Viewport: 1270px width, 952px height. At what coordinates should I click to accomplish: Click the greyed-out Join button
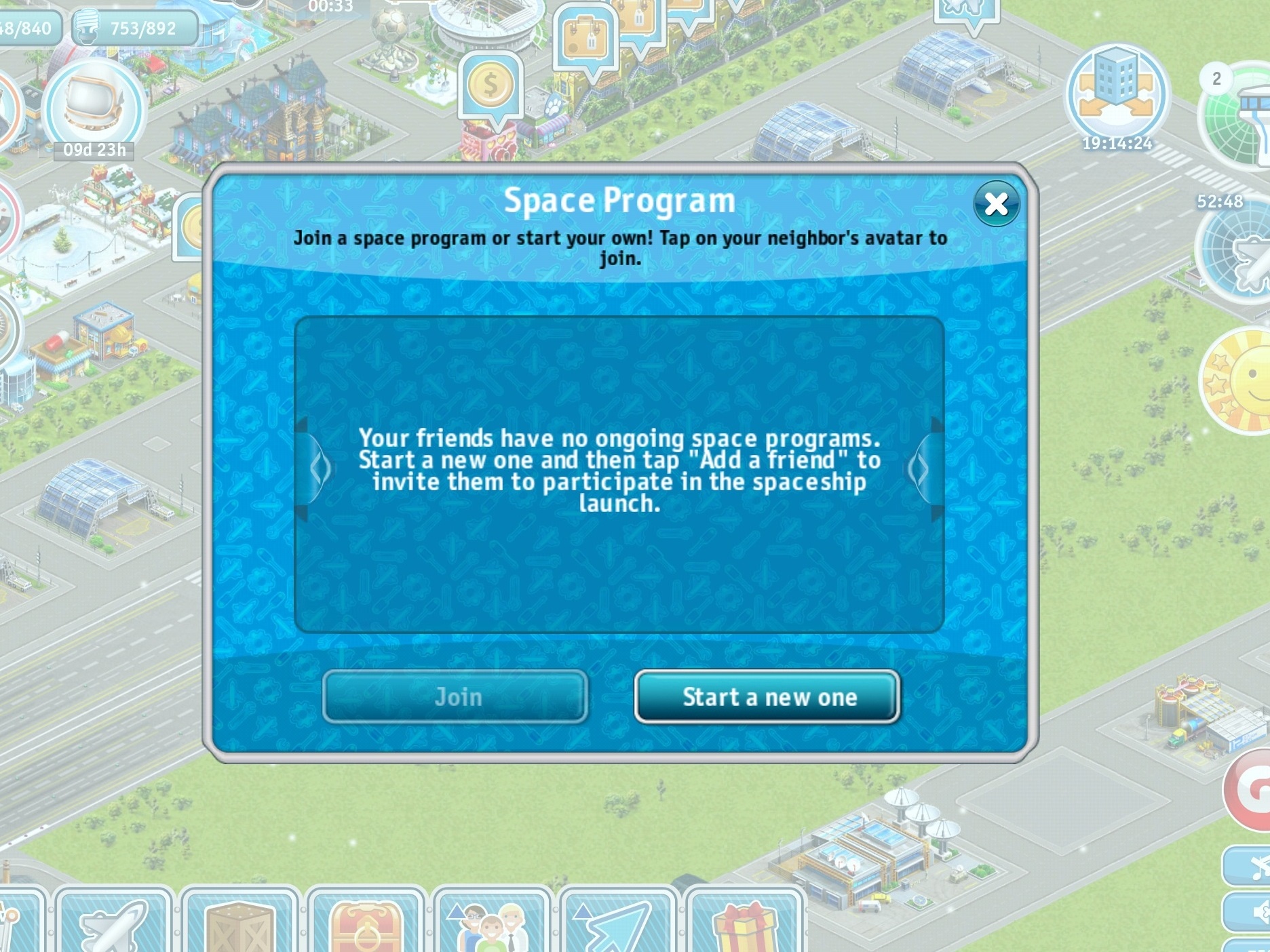[455, 697]
